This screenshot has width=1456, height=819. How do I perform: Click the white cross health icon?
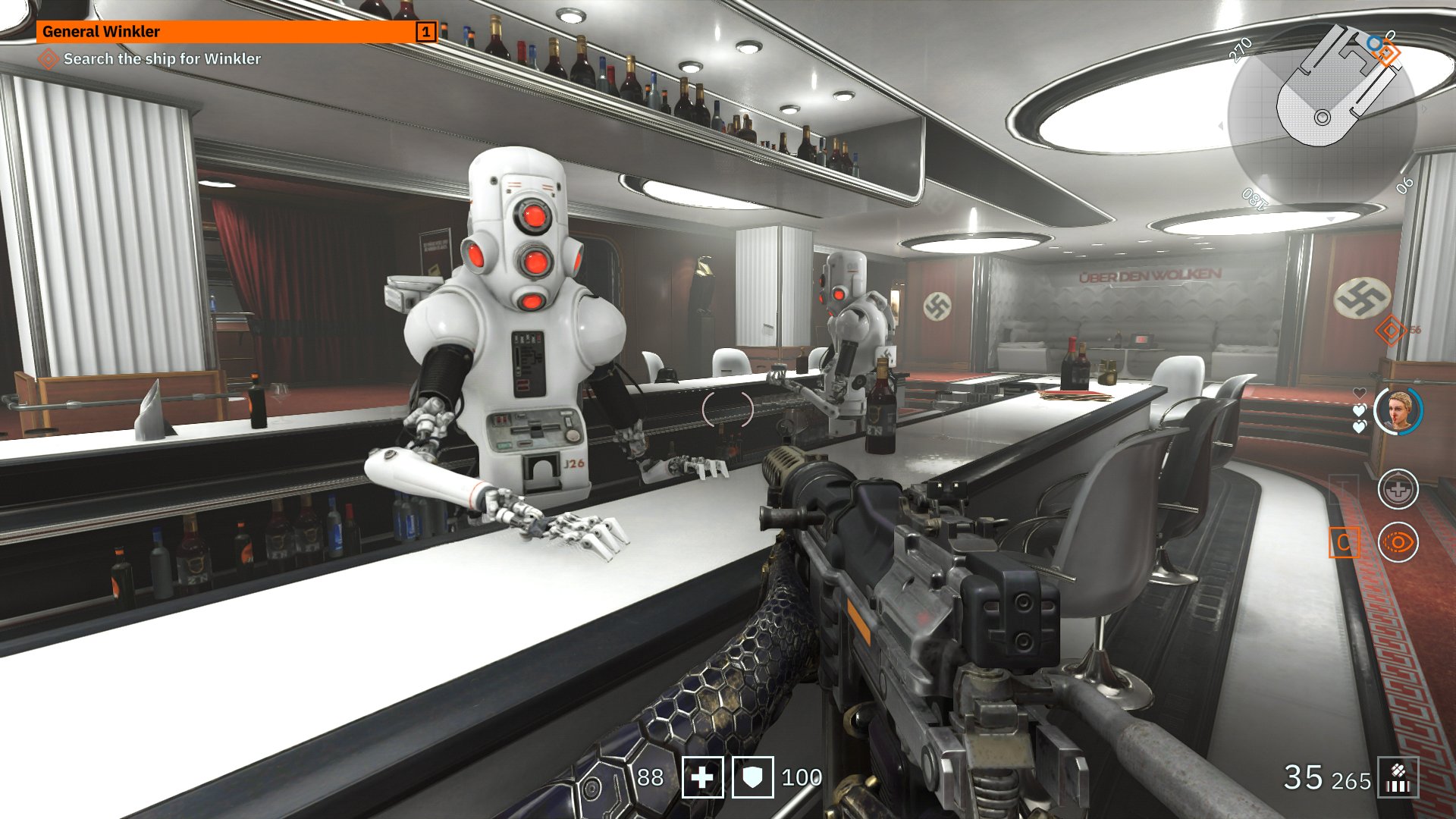pos(702,777)
